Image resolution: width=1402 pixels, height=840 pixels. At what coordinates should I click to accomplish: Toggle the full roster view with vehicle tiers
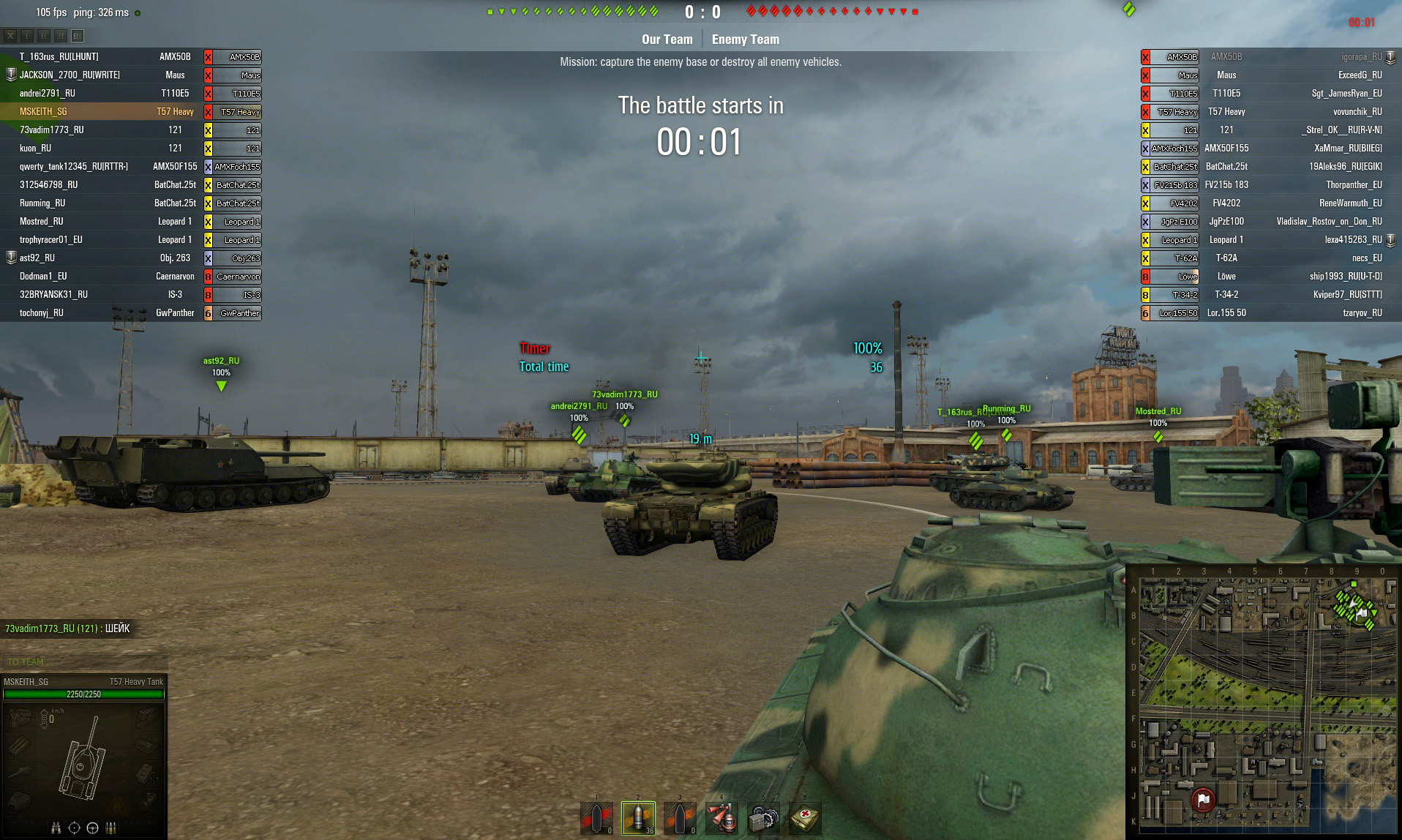coord(77,35)
